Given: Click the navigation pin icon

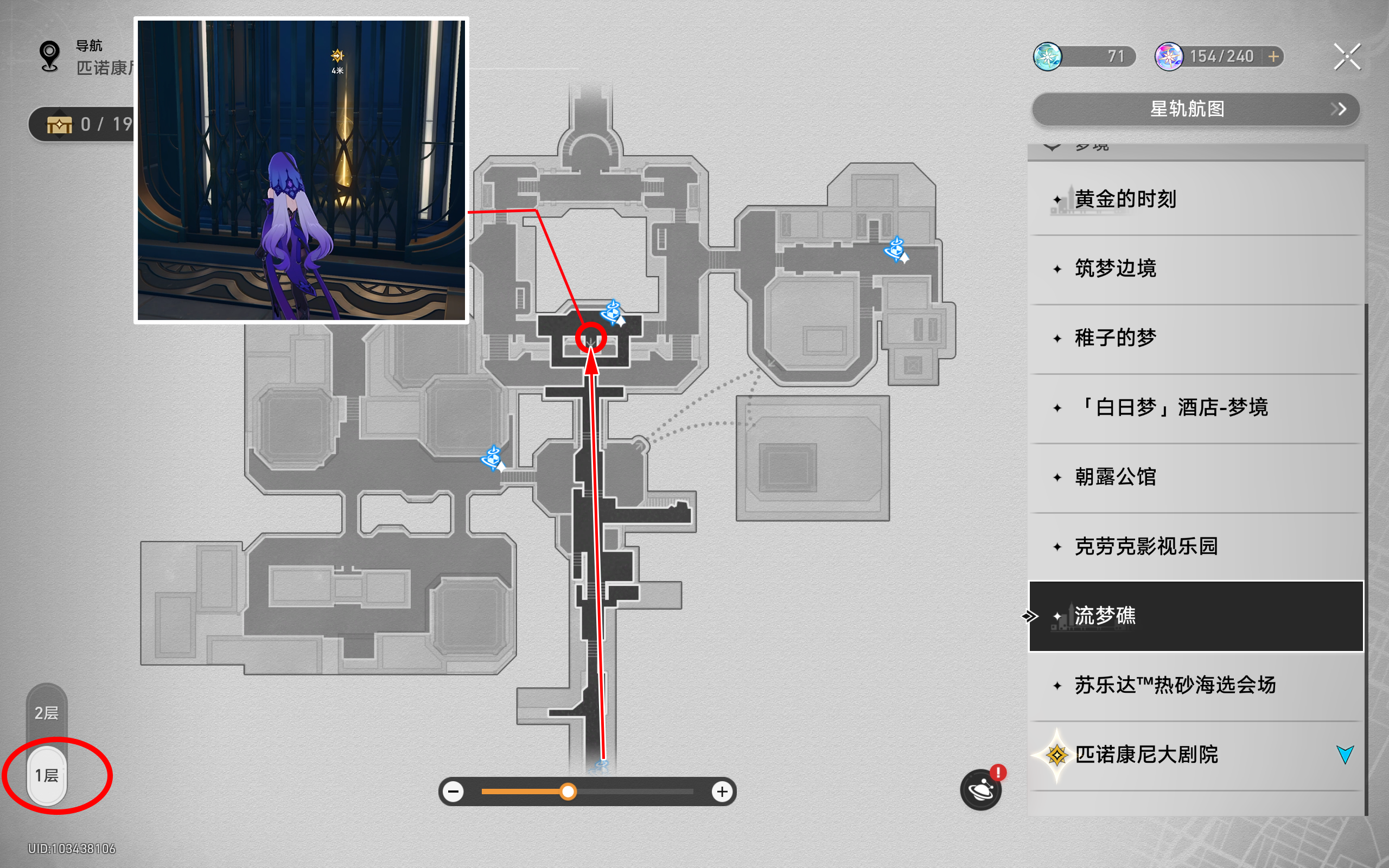Looking at the screenshot, I should tap(50, 56).
